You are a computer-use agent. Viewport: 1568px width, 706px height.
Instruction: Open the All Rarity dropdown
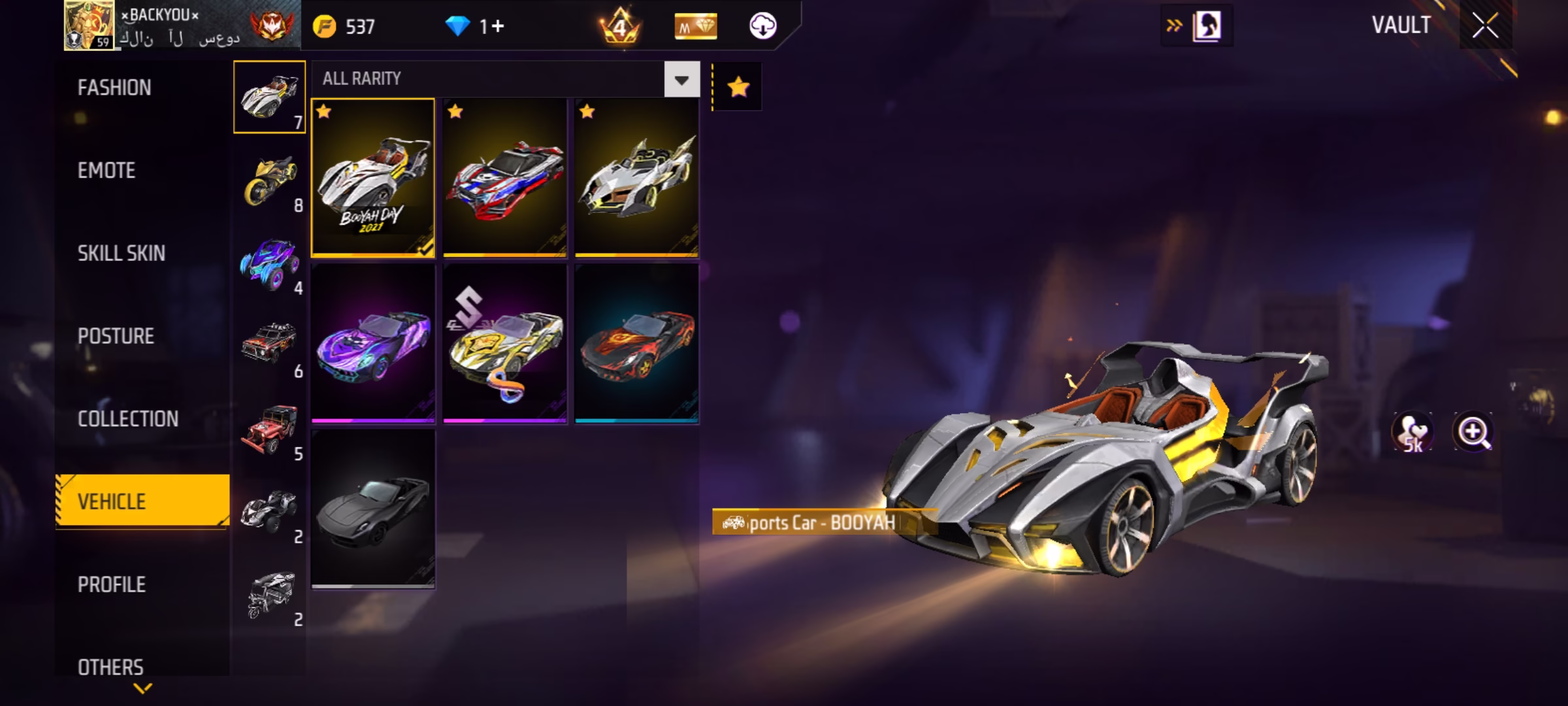pos(681,80)
